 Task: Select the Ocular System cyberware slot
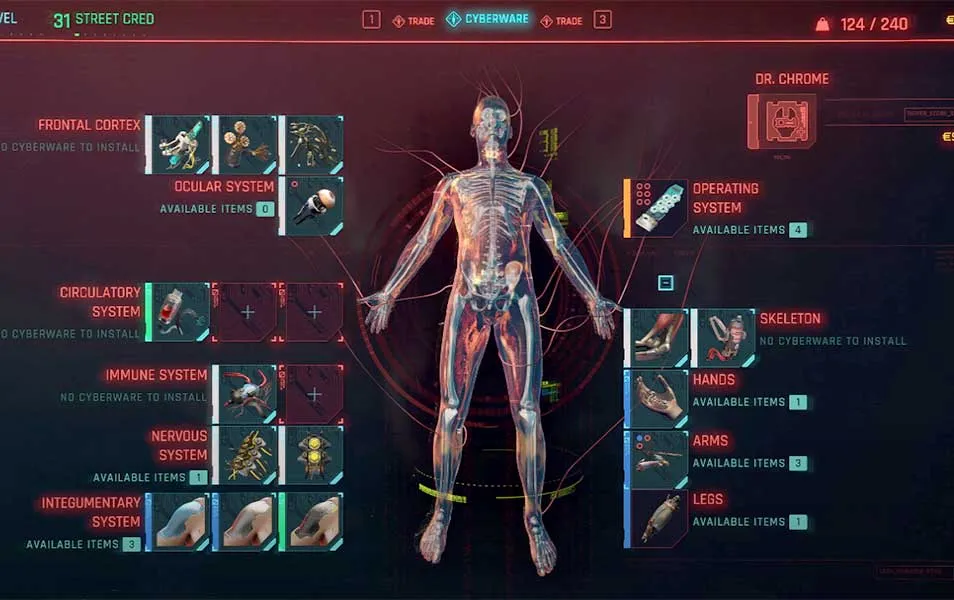tap(312, 206)
